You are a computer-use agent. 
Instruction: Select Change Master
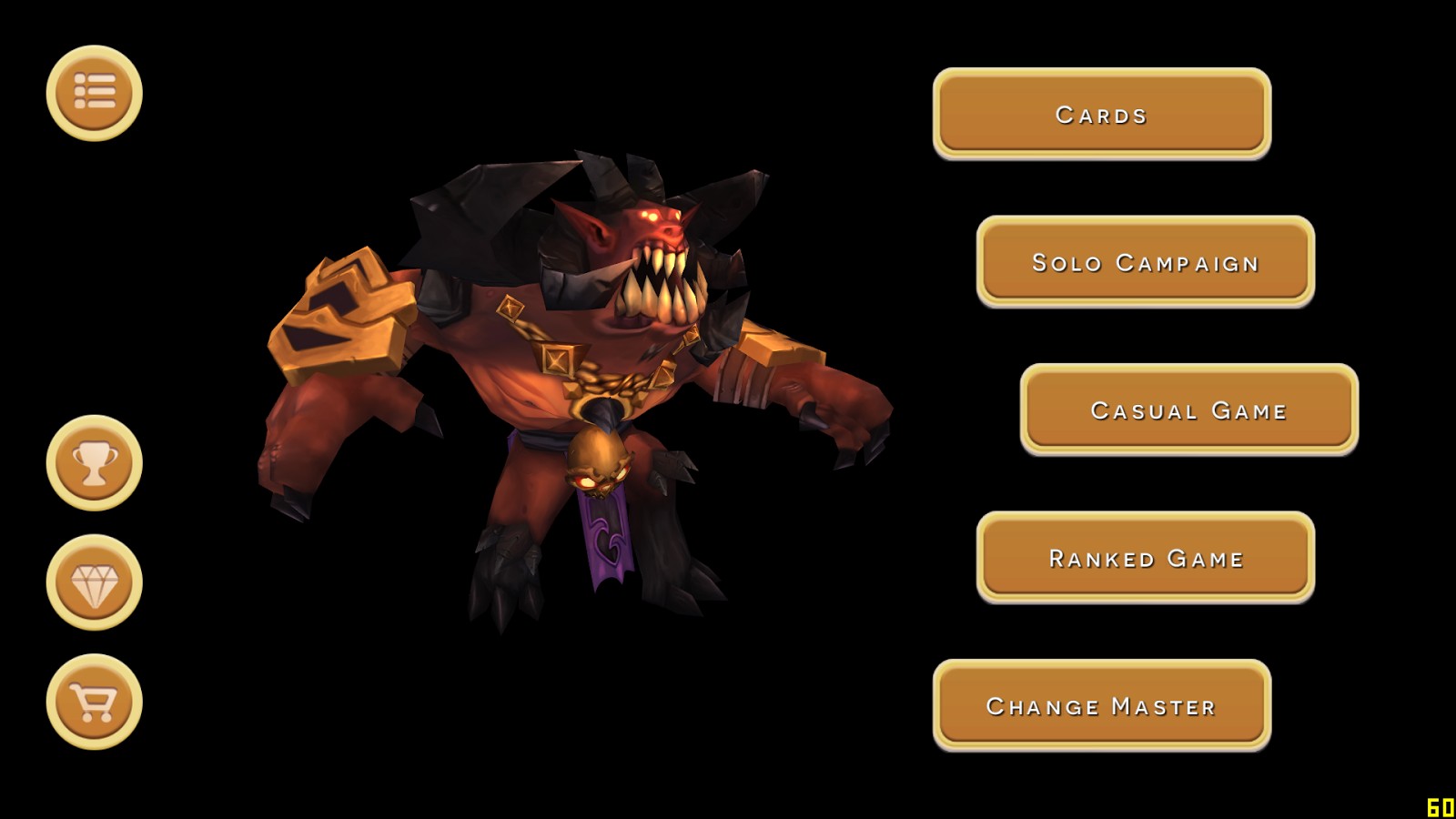click(1101, 705)
